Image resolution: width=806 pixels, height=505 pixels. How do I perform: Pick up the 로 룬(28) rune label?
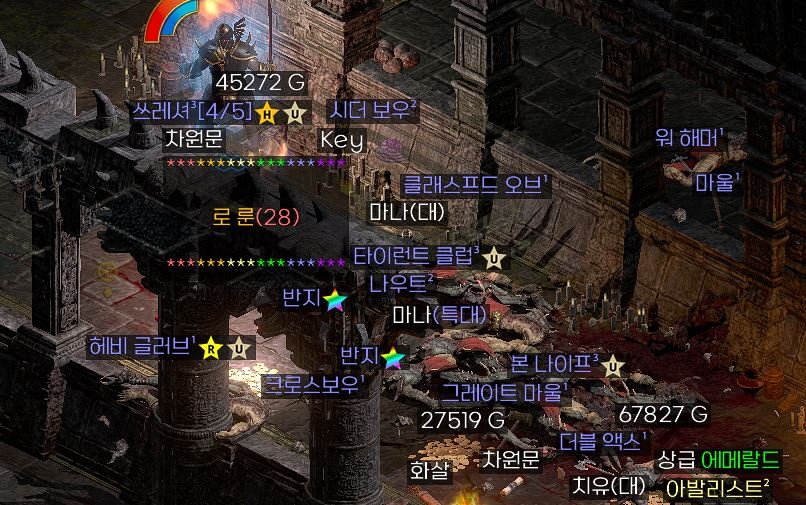click(256, 216)
